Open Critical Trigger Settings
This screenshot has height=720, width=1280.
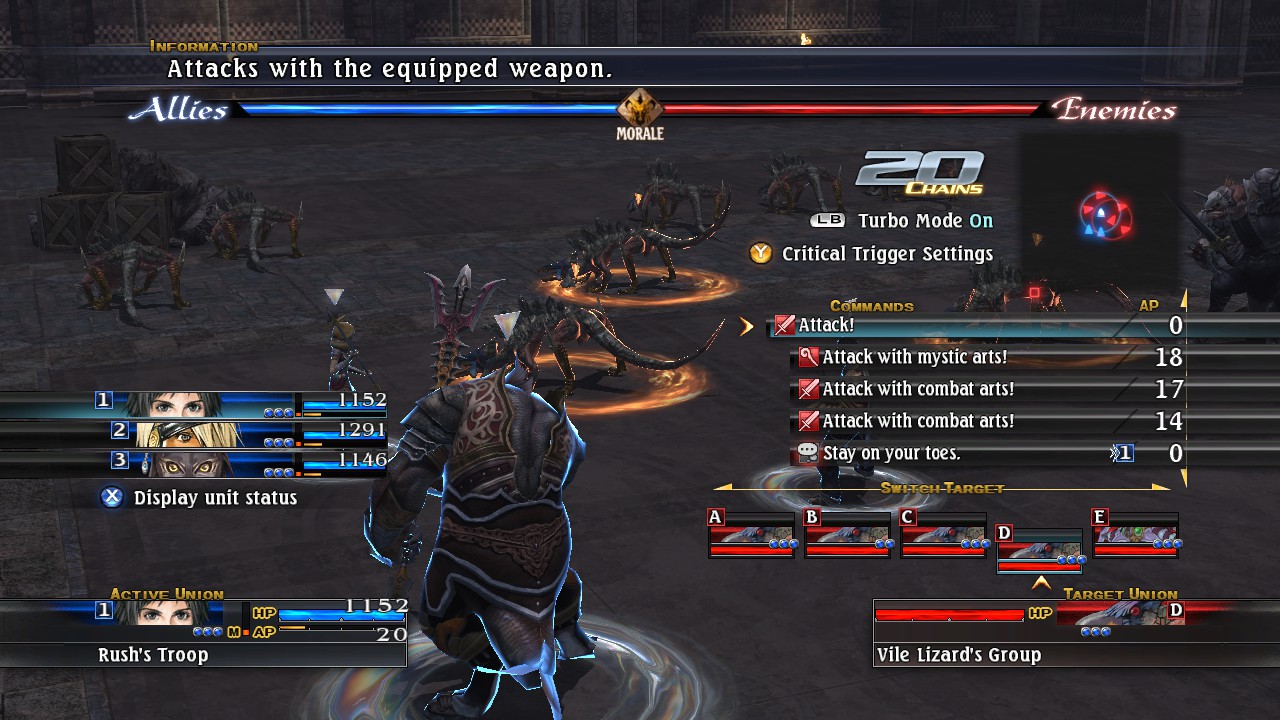[x=886, y=254]
